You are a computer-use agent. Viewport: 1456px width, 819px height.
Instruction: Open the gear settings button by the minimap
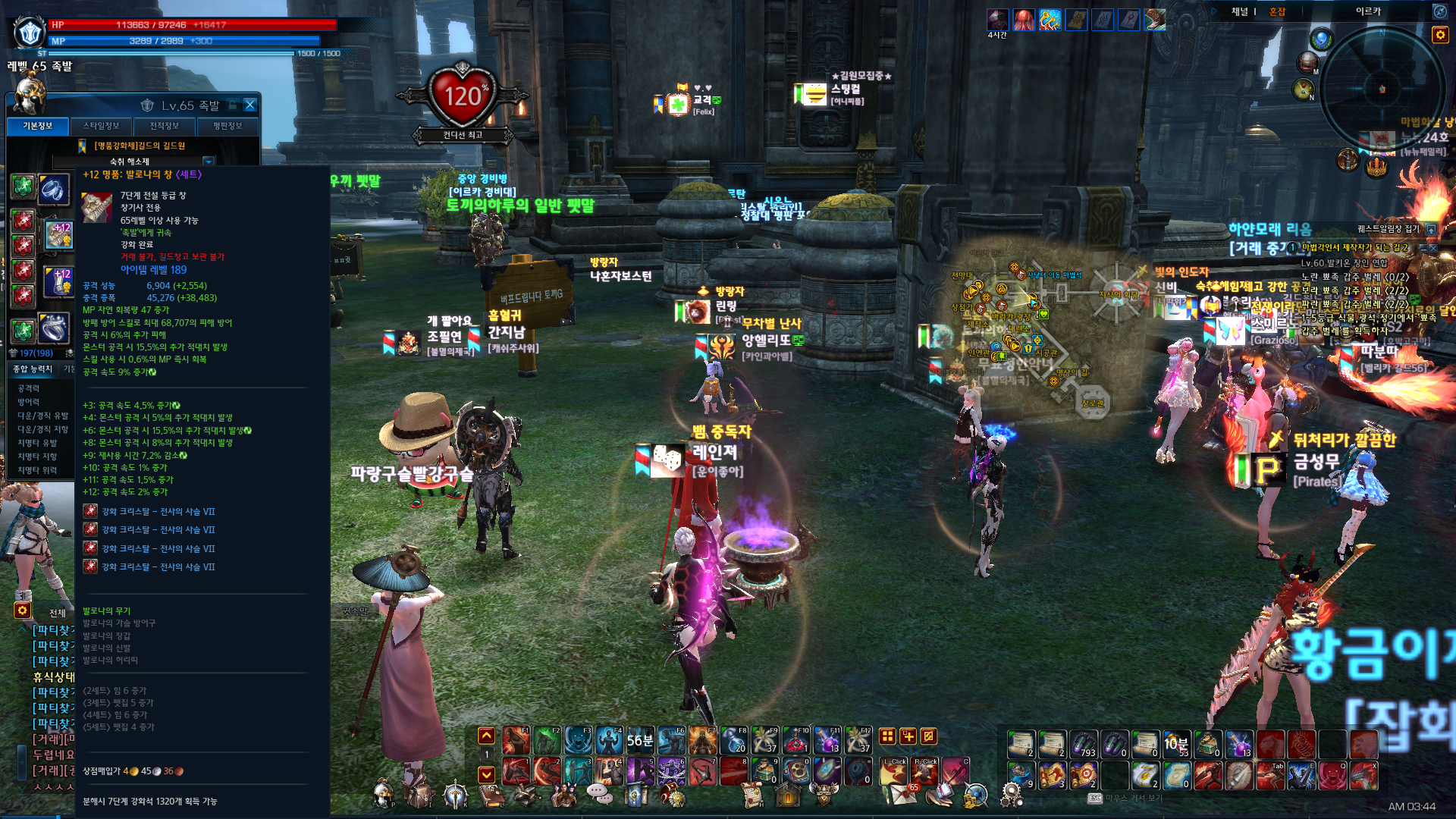(x=1439, y=35)
